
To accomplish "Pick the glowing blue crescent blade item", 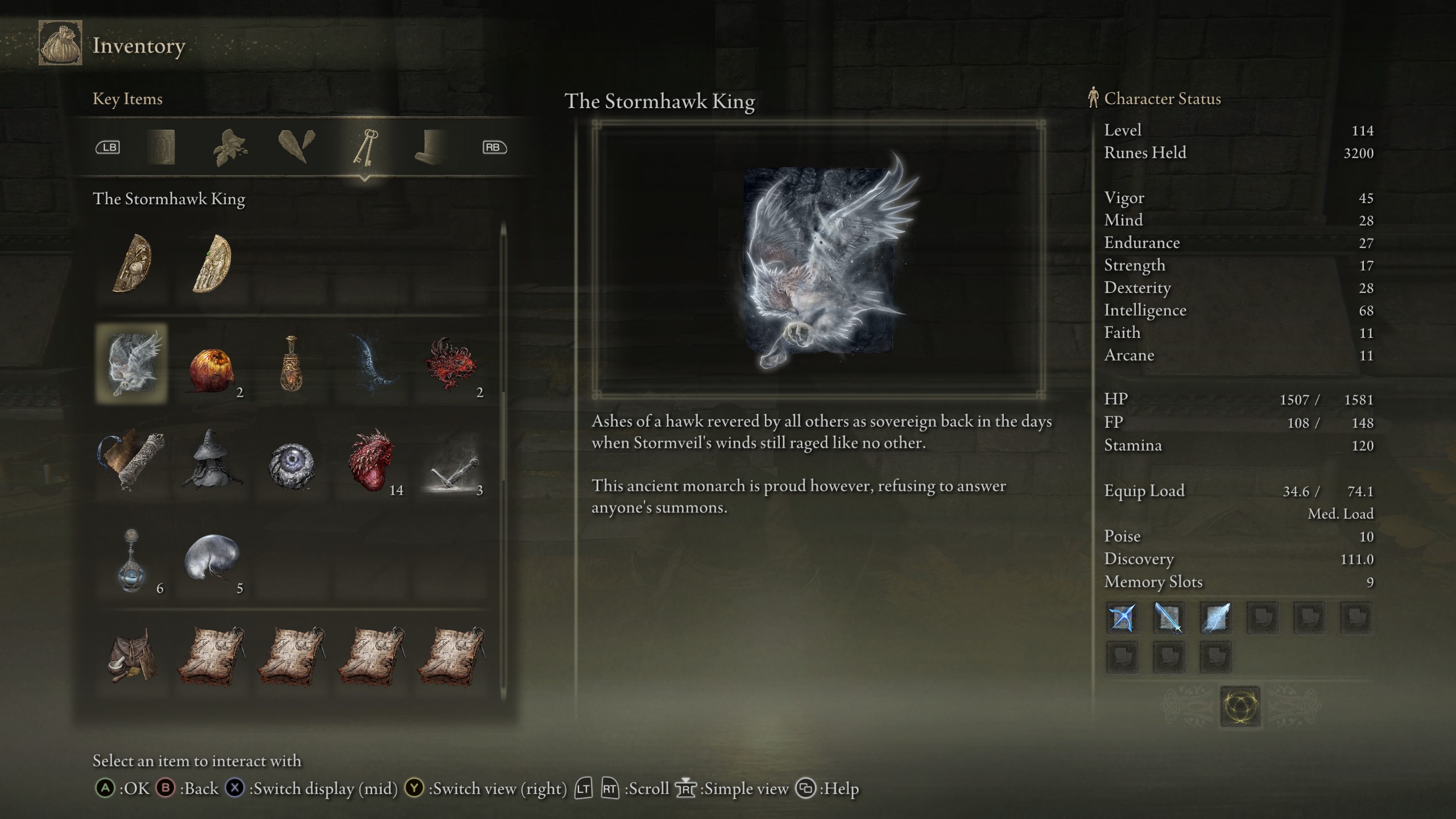I will 372,364.
